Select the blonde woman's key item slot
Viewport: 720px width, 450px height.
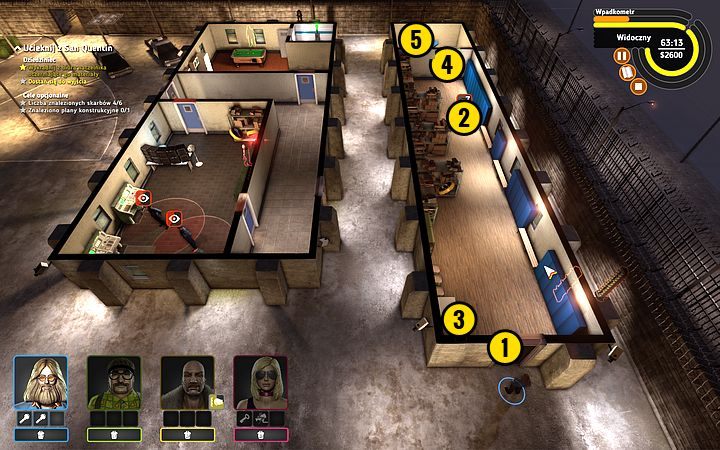pyautogui.click(x=243, y=417)
